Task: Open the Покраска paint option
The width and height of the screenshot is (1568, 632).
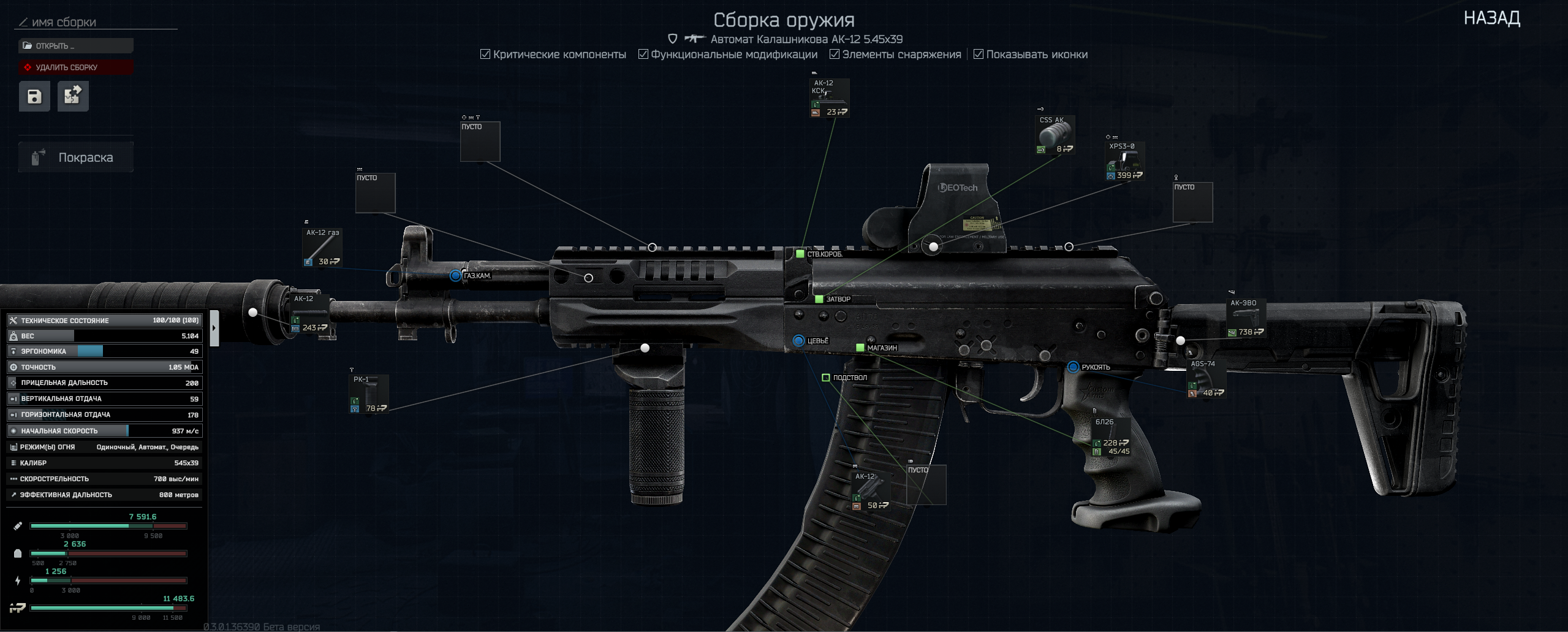Action: click(x=76, y=158)
